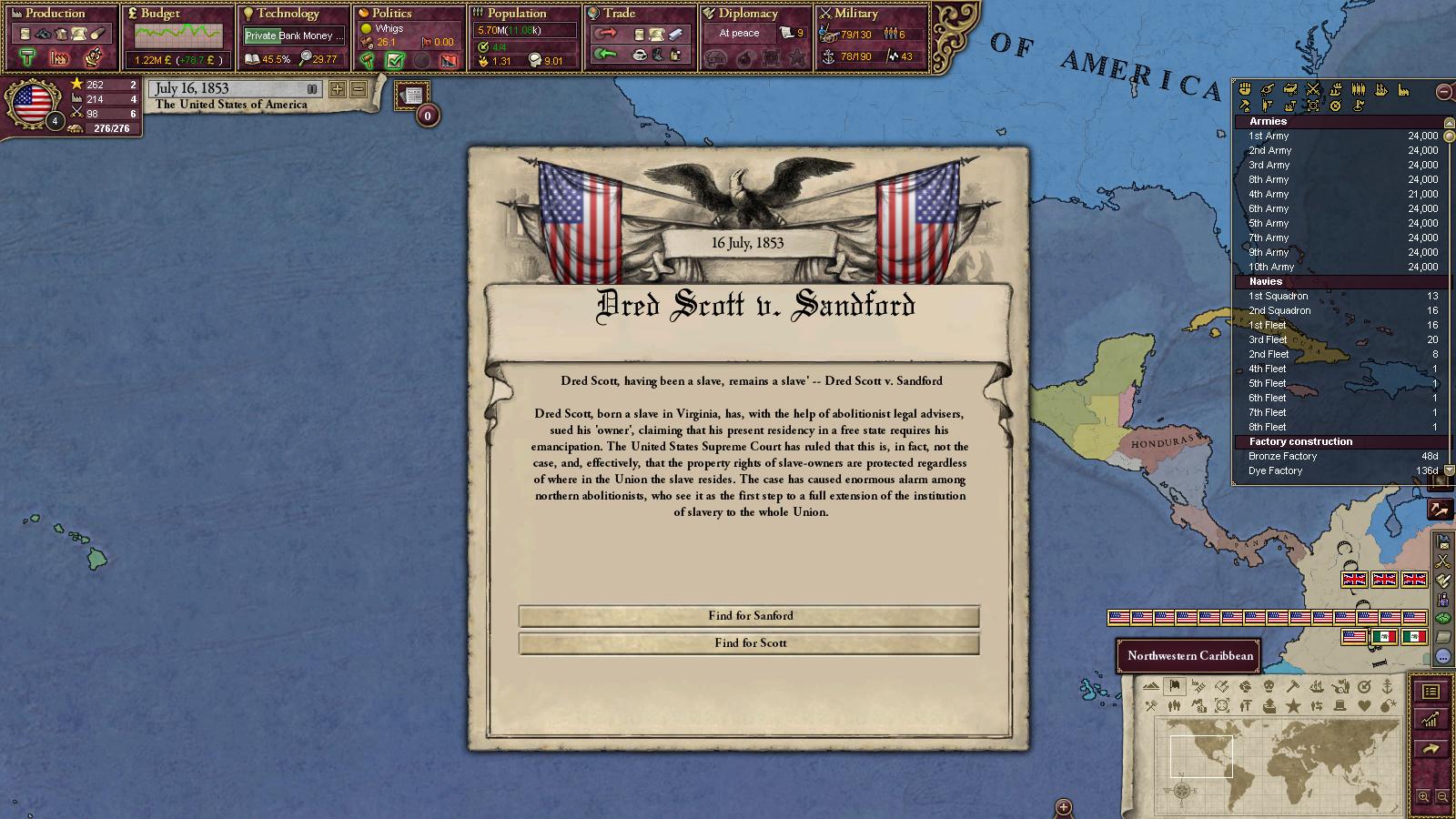
Task: Zoom in using minimap magnifier button
Action: coord(1424,797)
